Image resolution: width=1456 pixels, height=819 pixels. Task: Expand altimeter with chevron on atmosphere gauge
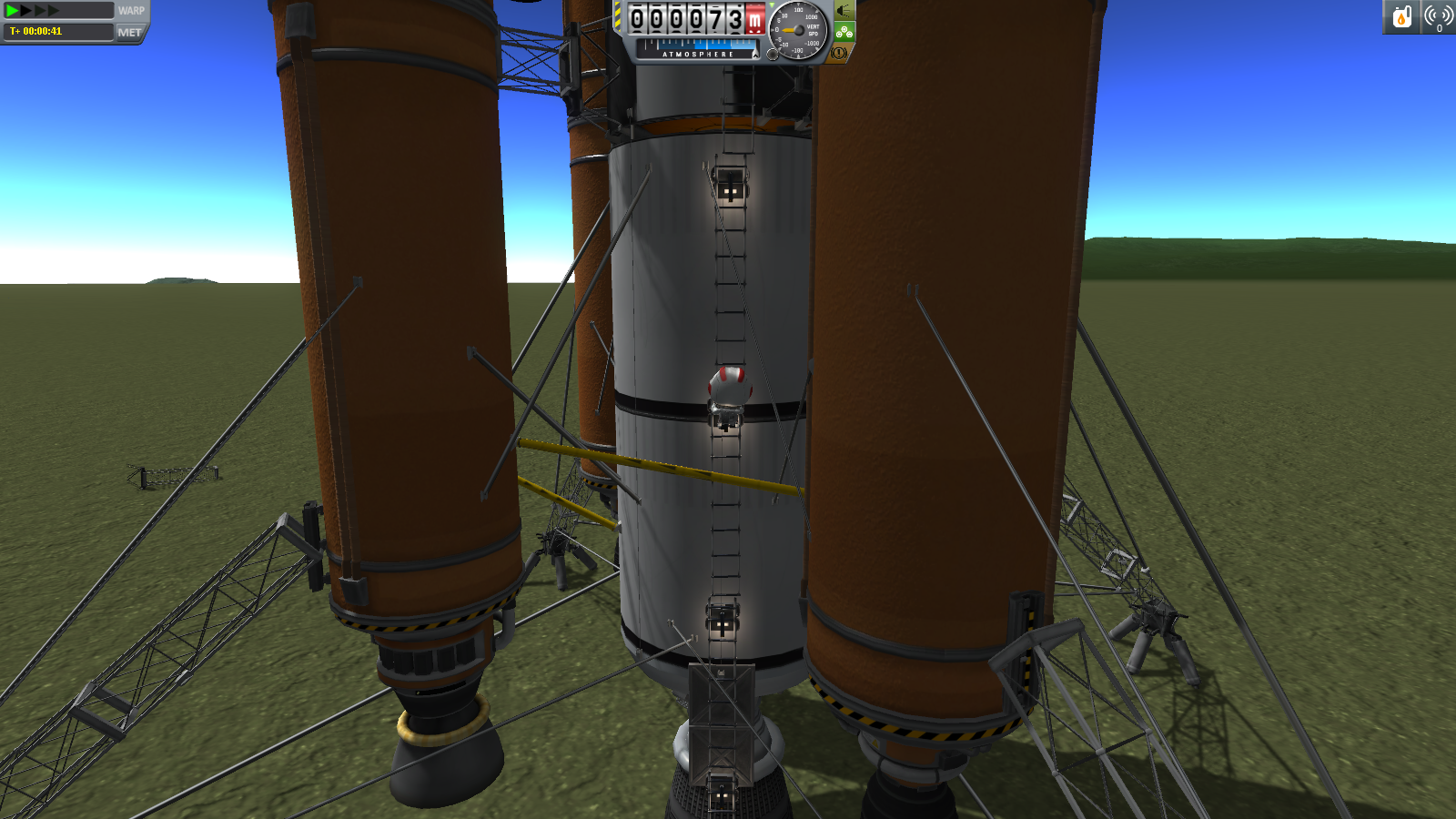755,55
